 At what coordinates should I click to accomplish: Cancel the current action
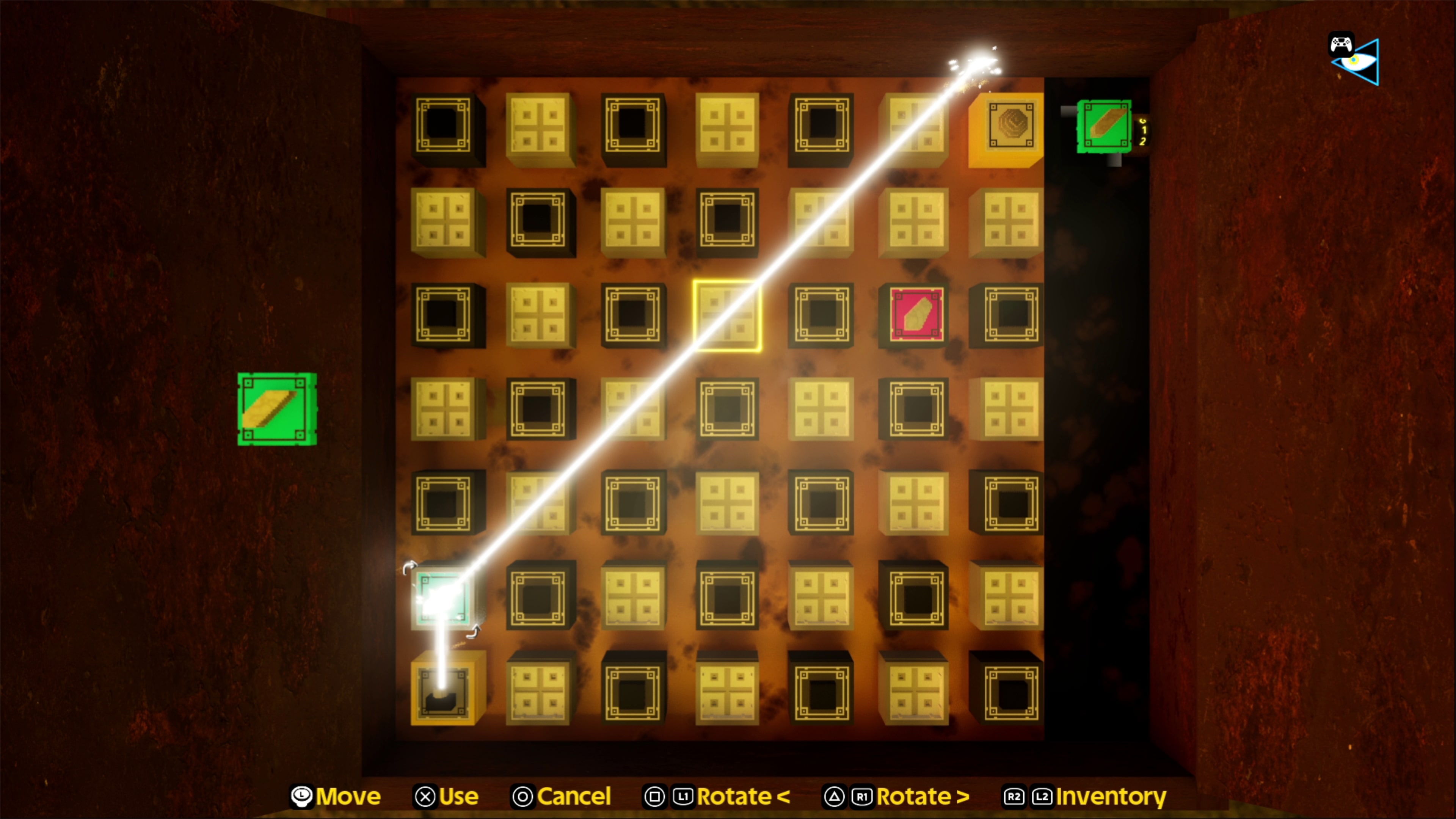[x=575, y=796]
